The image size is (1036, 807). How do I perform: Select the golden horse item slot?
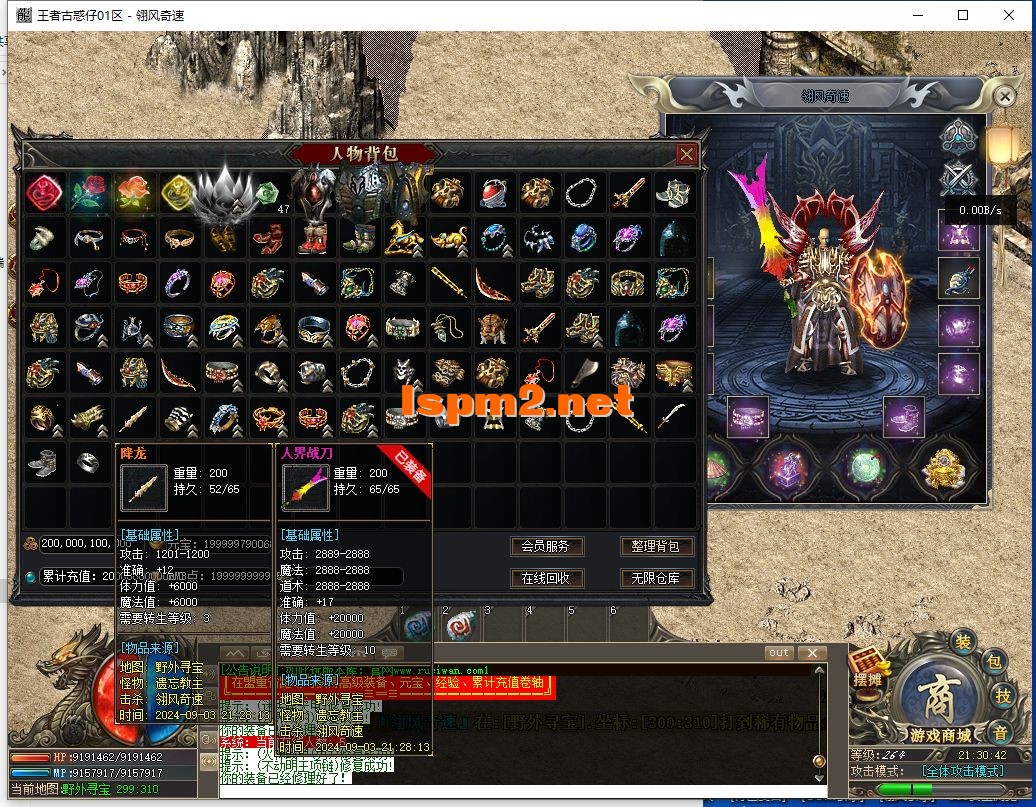point(406,238)
